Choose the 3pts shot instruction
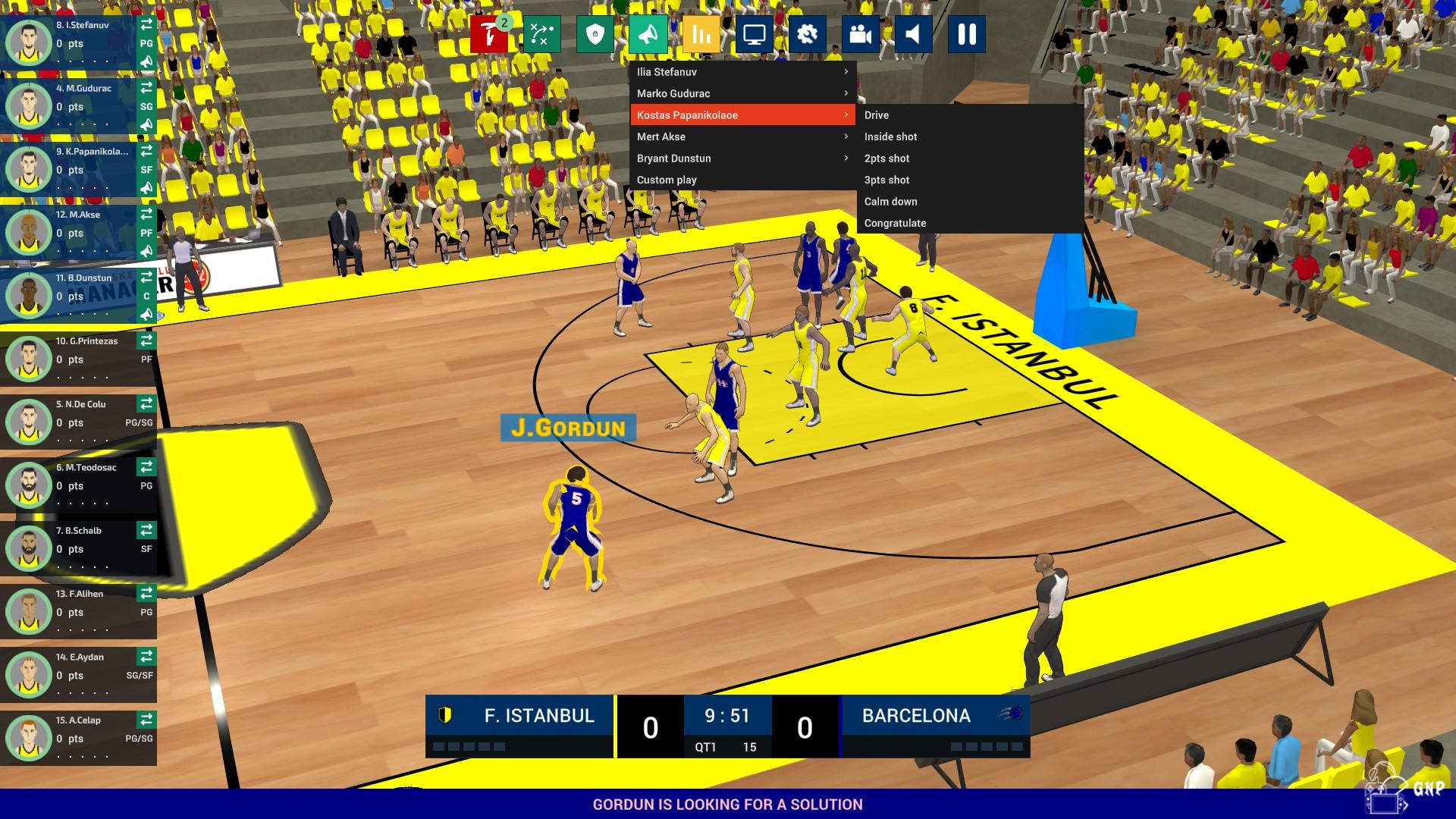This screenshot has height=819, width=1456. [x=886, y=180]
